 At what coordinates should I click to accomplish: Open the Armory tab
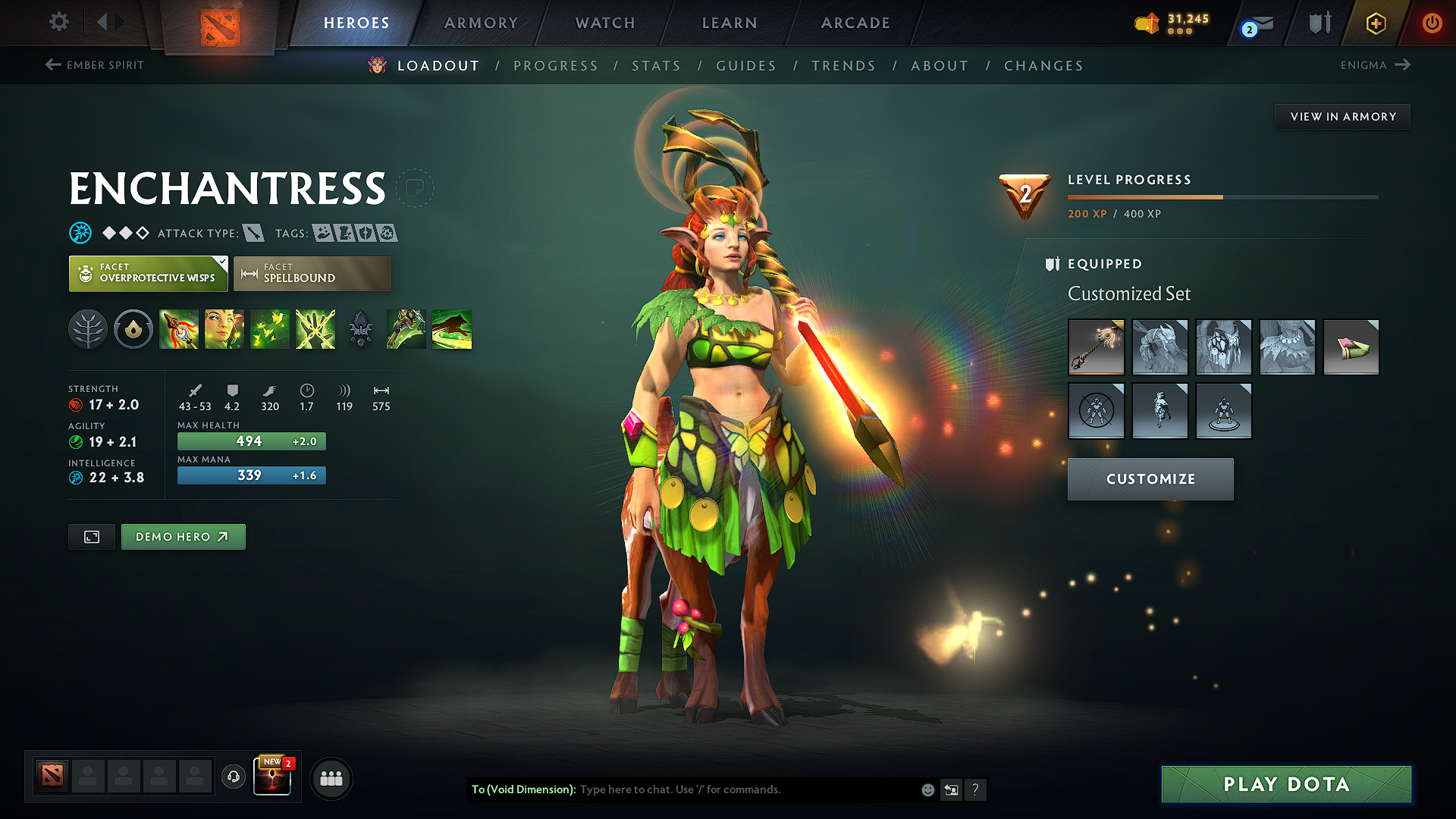pyautogui.click(x=481, y=23)
